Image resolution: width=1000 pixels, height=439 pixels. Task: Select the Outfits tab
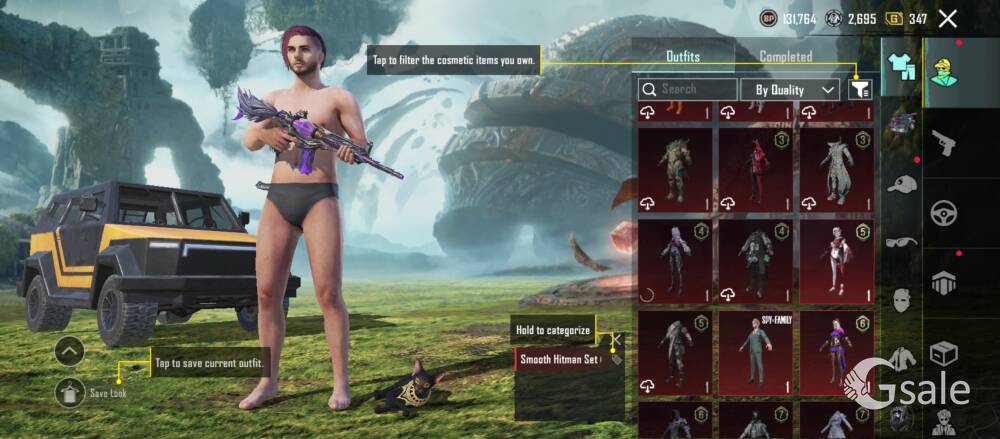(x=683, y=57)
